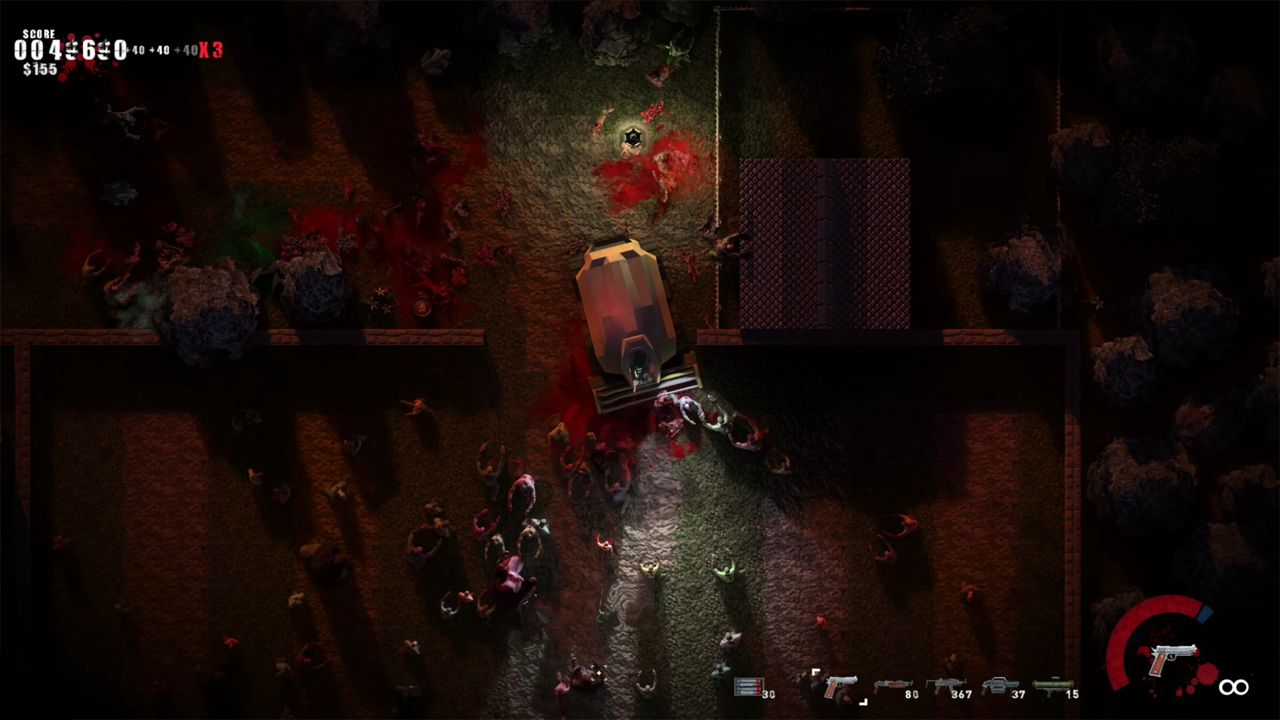This screenshot has width=1280, height=720.
Task: Click the $155 money counter
Action: (x=40, y=68)
